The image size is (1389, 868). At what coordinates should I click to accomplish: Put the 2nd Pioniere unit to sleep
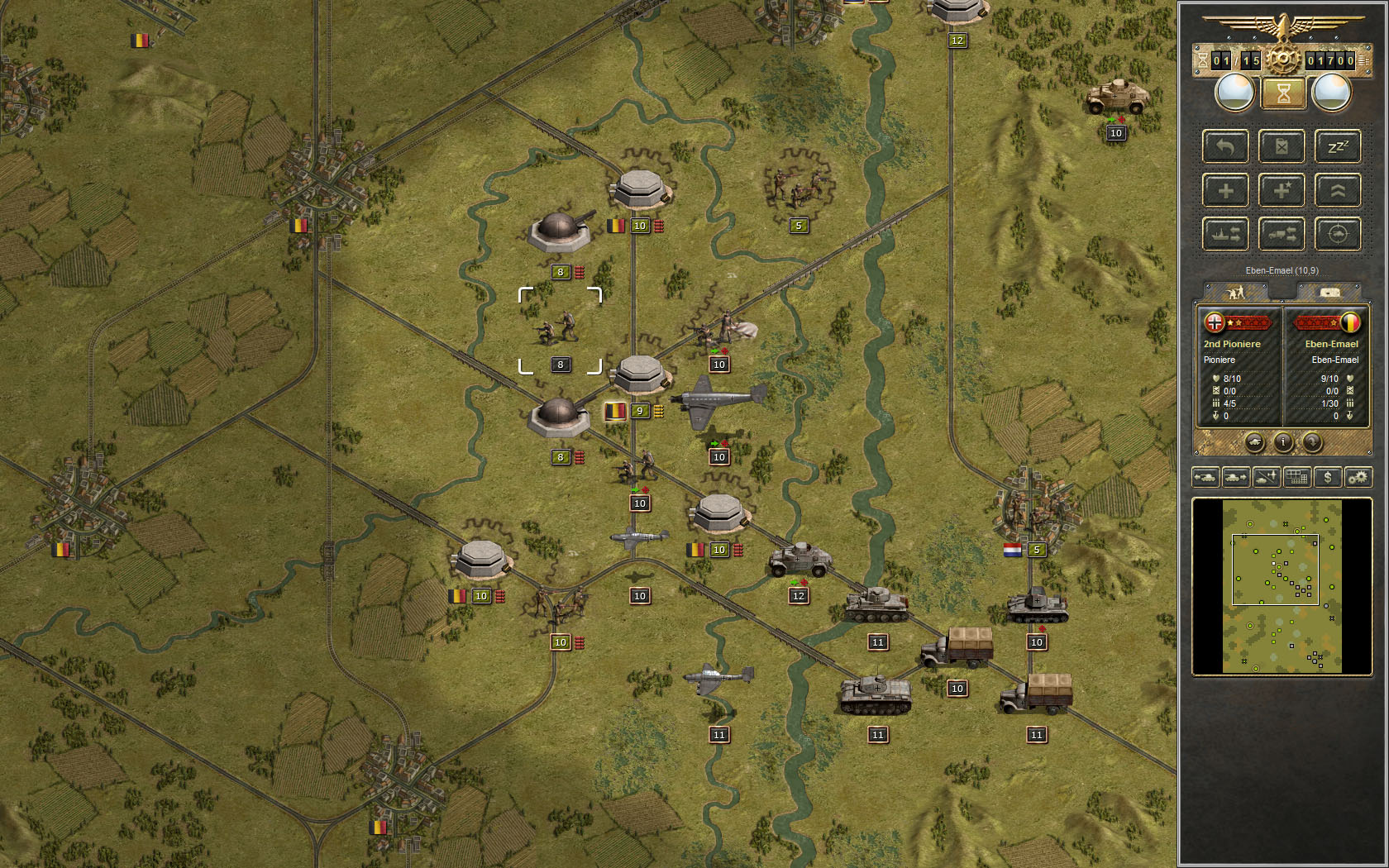coord(1338,146)
